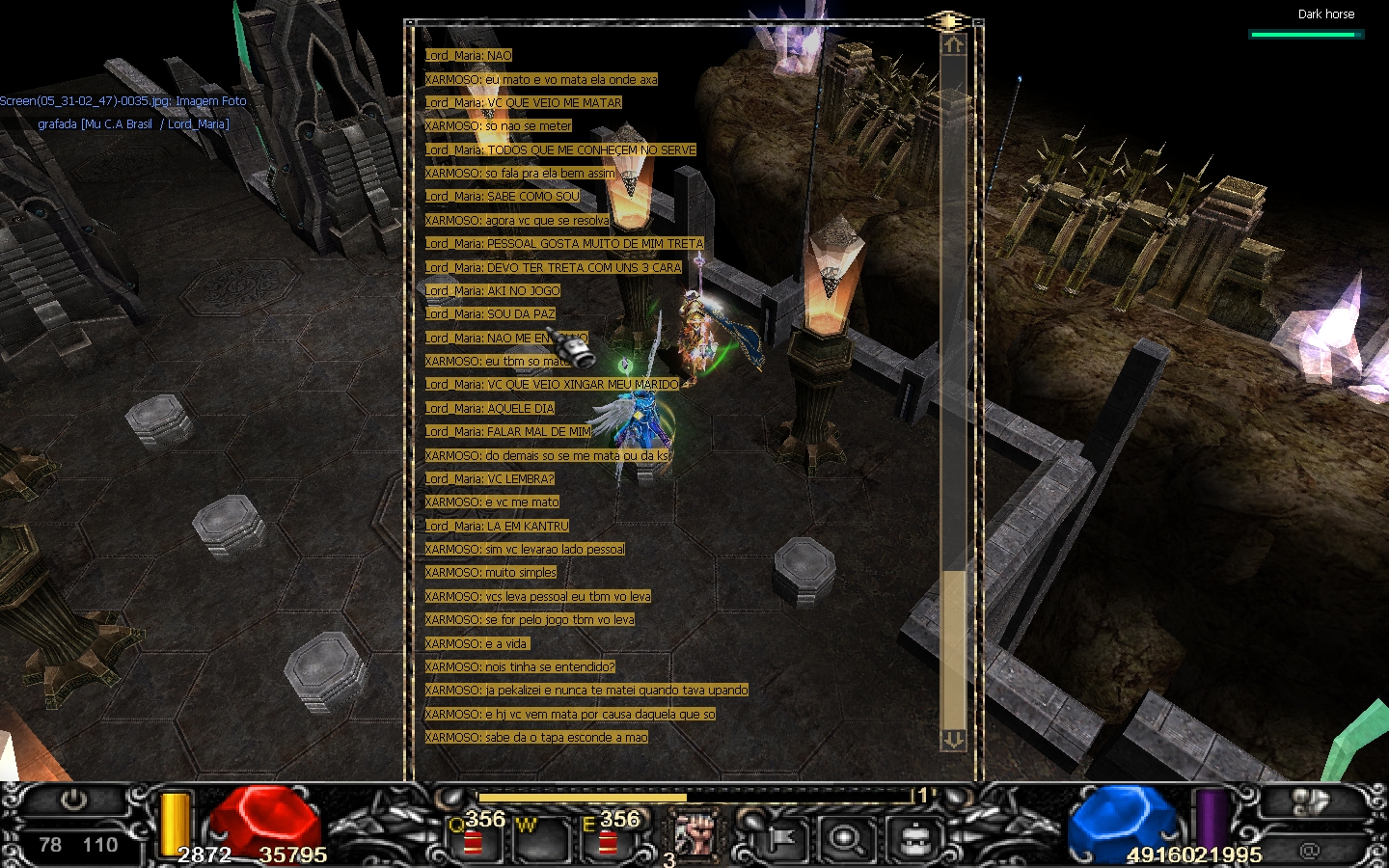
Task: Select the top chat line "Lord_Maria: NAO"
Action: [x=469, y=56]
